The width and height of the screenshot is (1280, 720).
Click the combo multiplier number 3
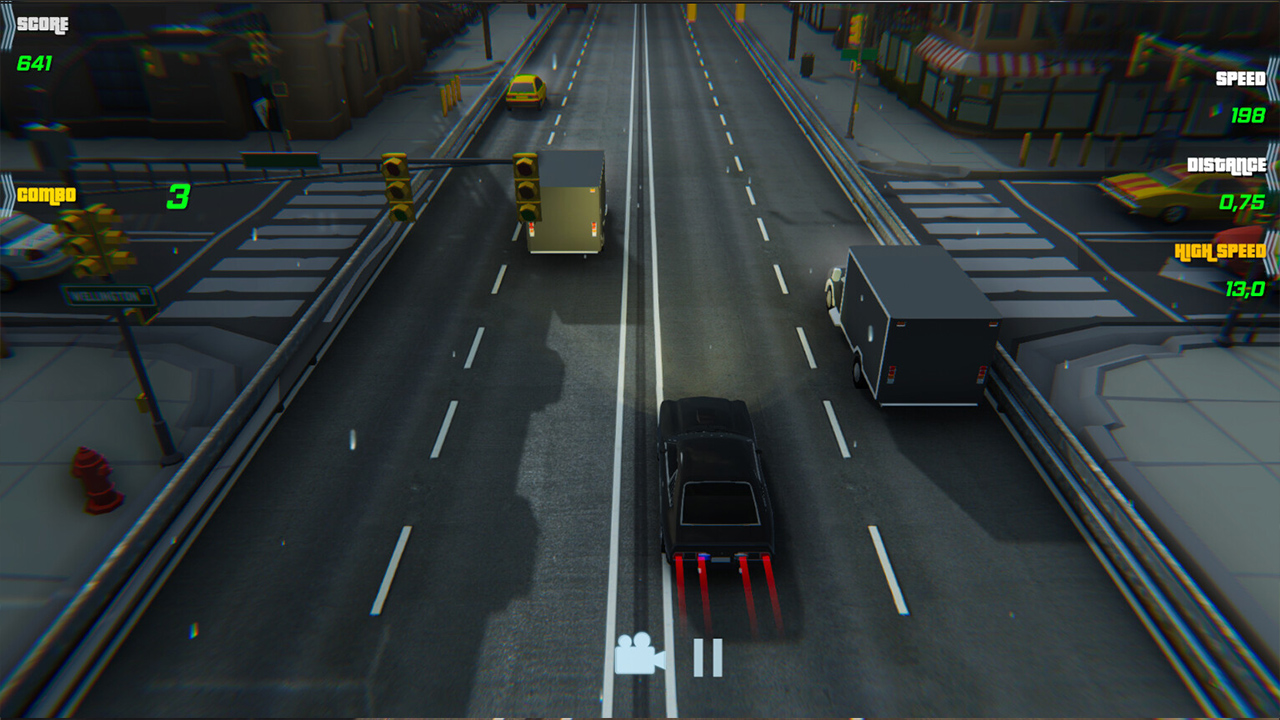click(178, 197)
